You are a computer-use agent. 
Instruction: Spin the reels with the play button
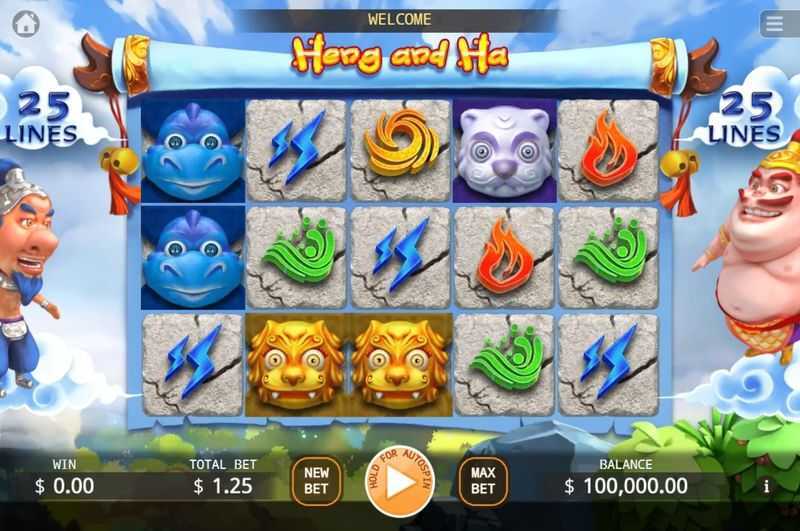(399, 482)
